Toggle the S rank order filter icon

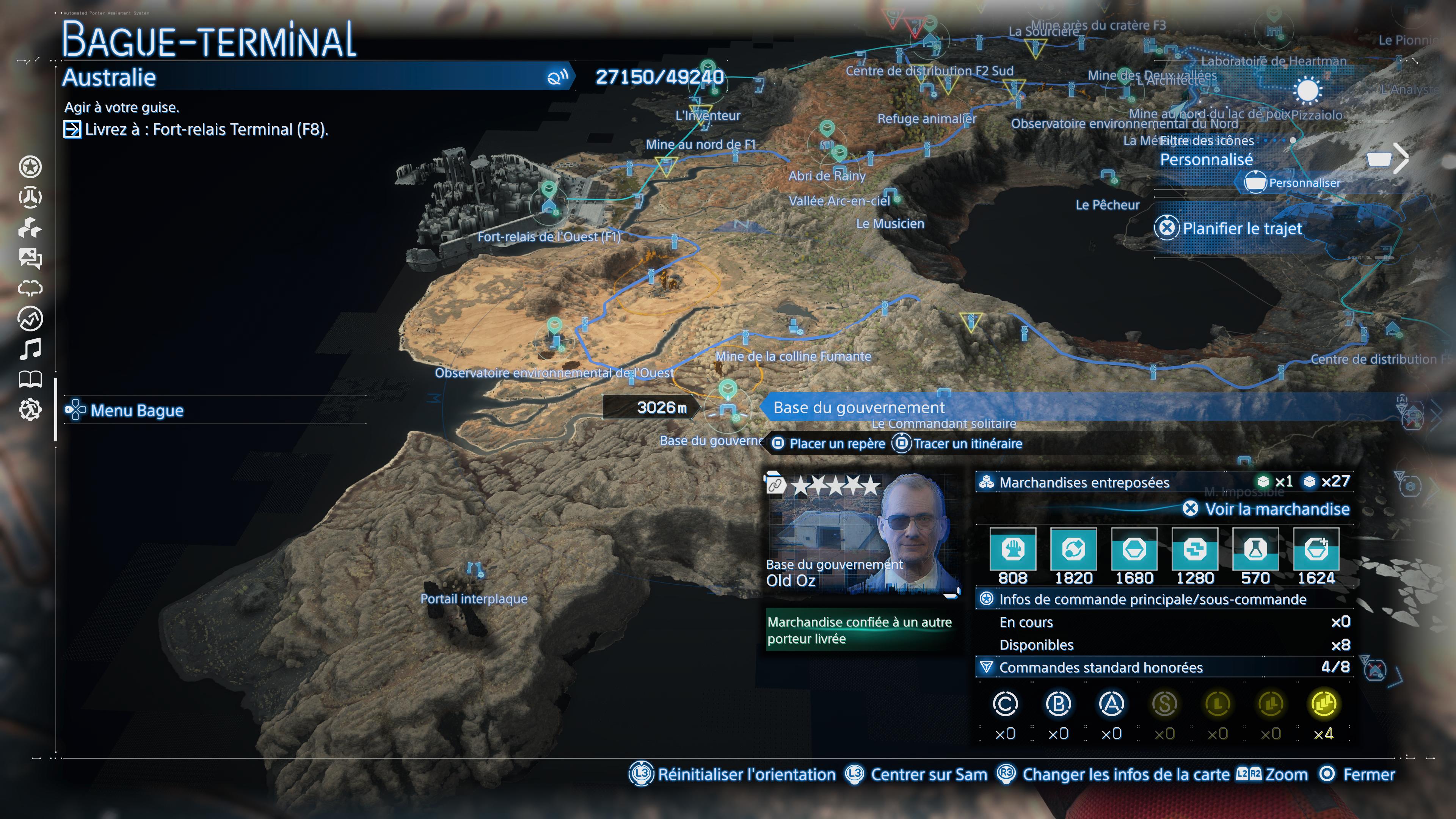click(x=1166, y=704)
